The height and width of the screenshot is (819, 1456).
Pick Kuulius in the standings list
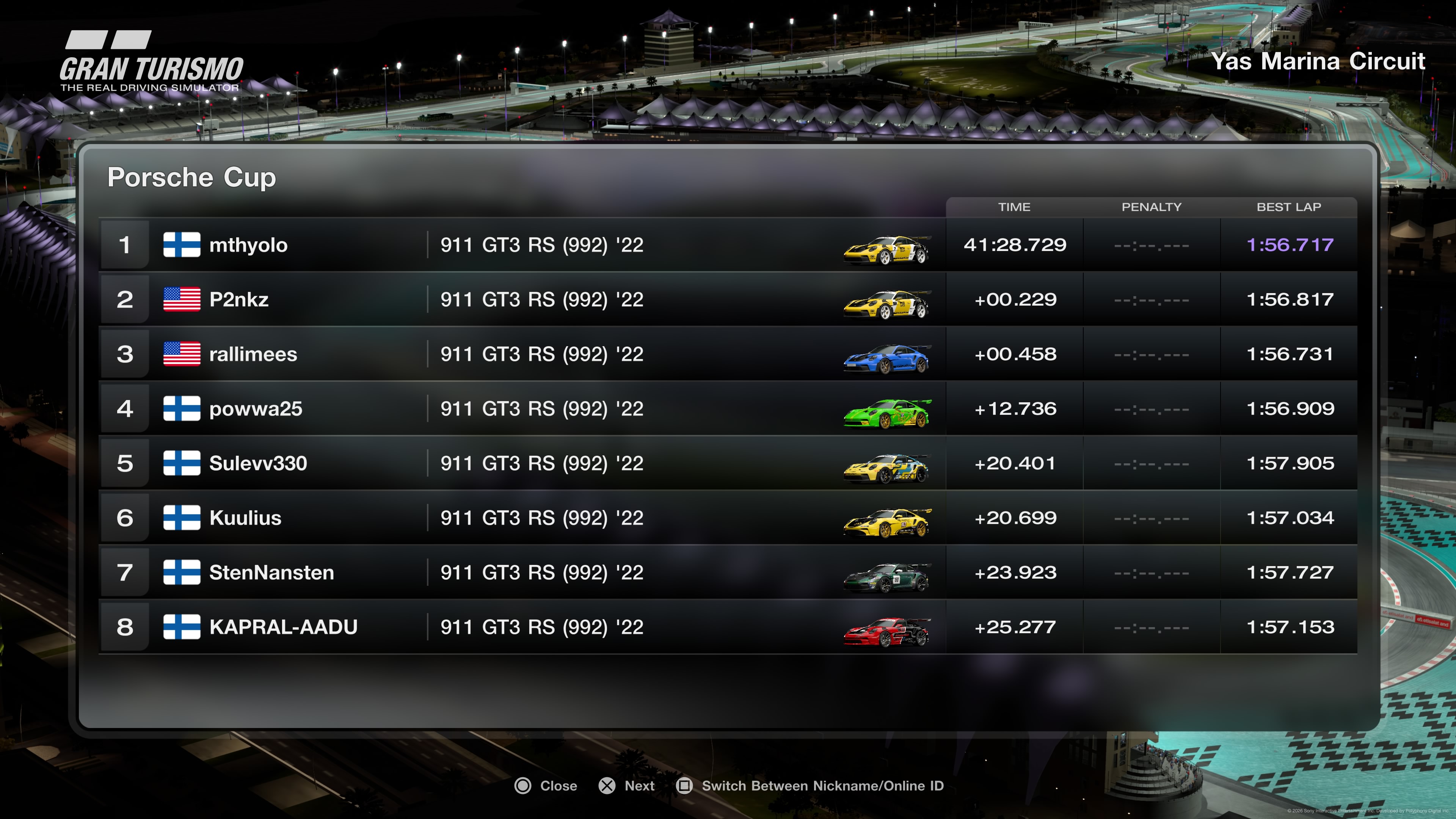[245, 518]
